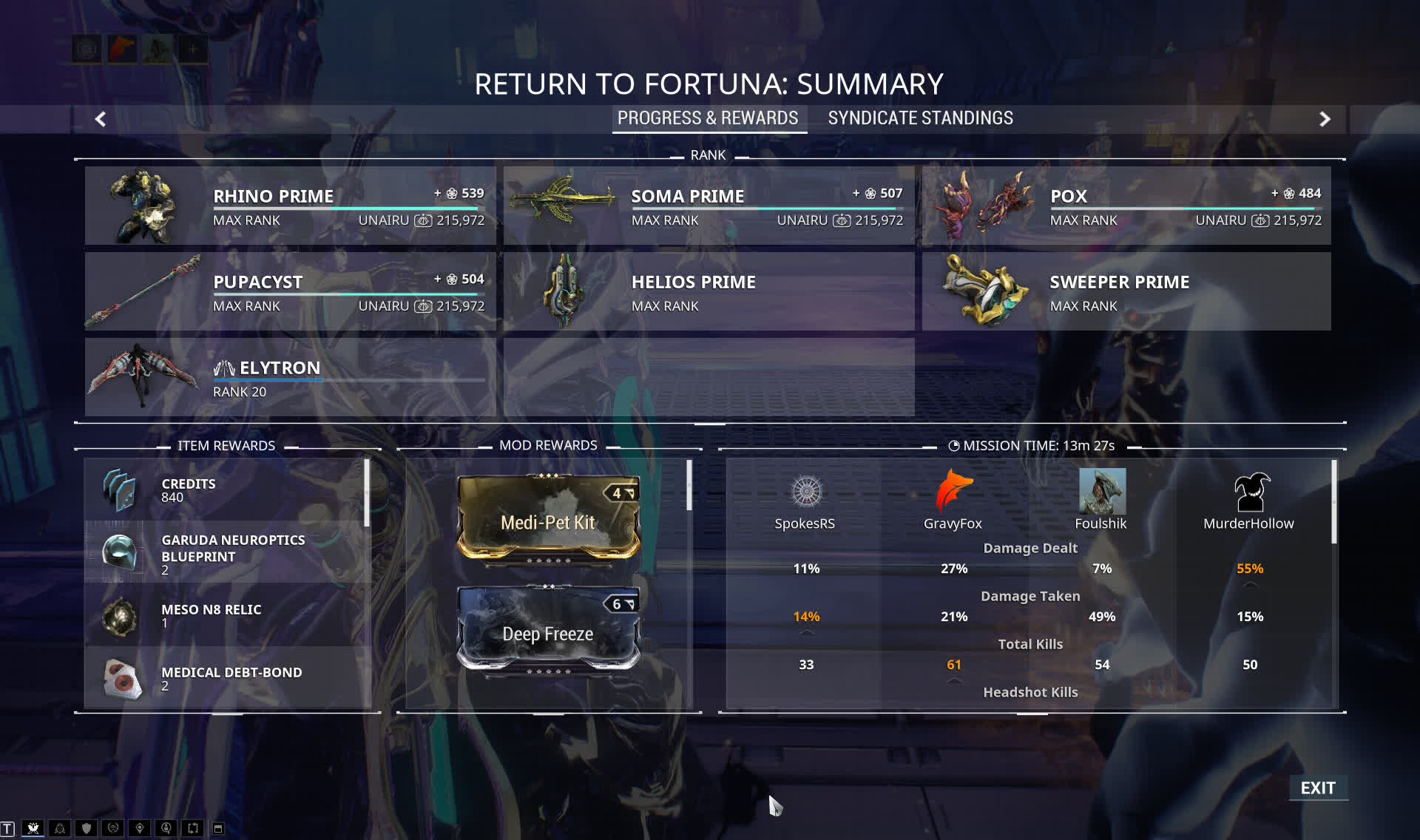Select the Progress & Rewards tab
This screenshot has height=840, width=1420.
708,118
